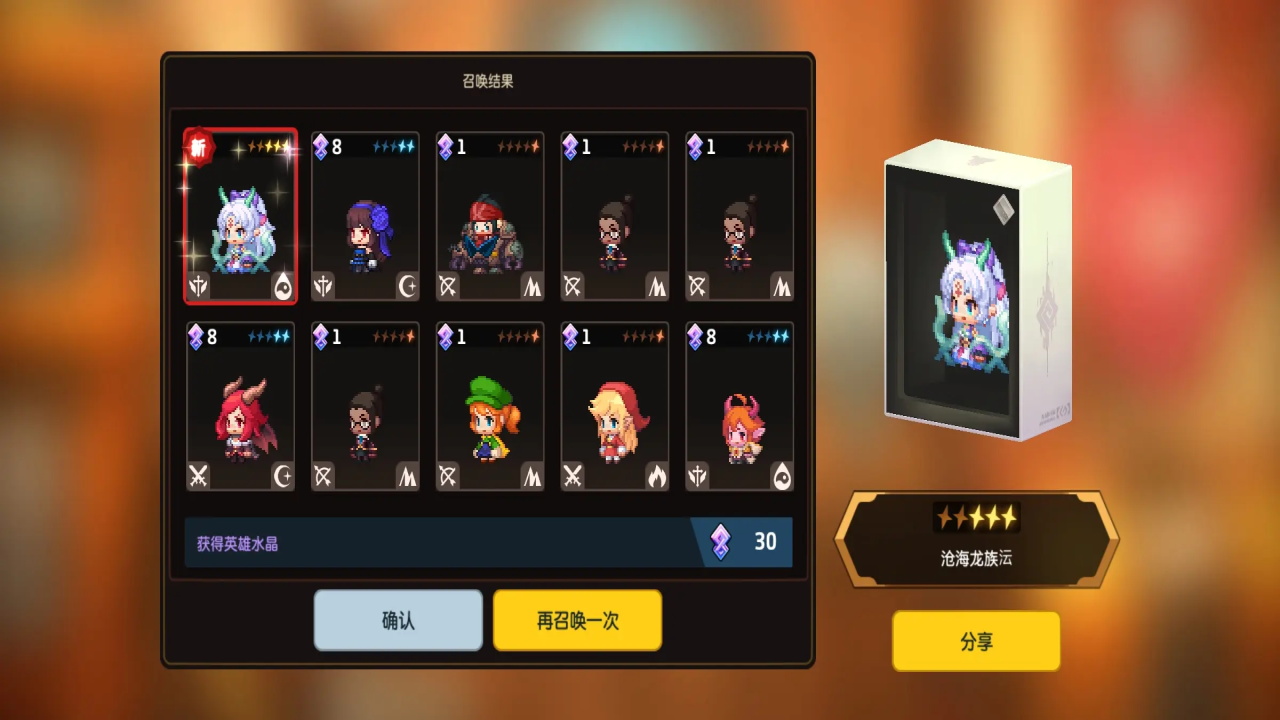Select the newly summoned hero card outlined in red
Viewport: 1280px width, 720px height.
coord(240,216)
